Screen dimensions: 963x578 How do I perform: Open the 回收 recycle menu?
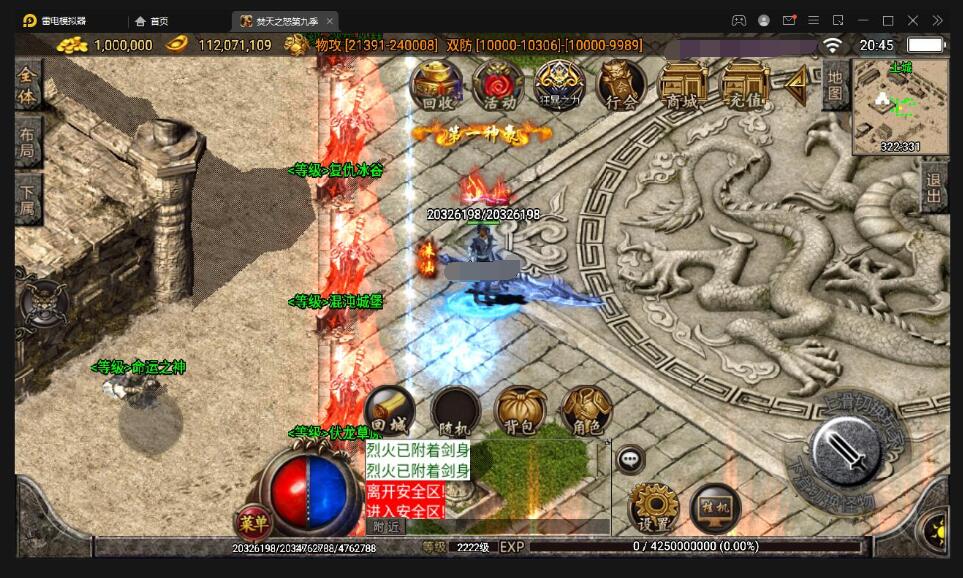pos(437,85)
